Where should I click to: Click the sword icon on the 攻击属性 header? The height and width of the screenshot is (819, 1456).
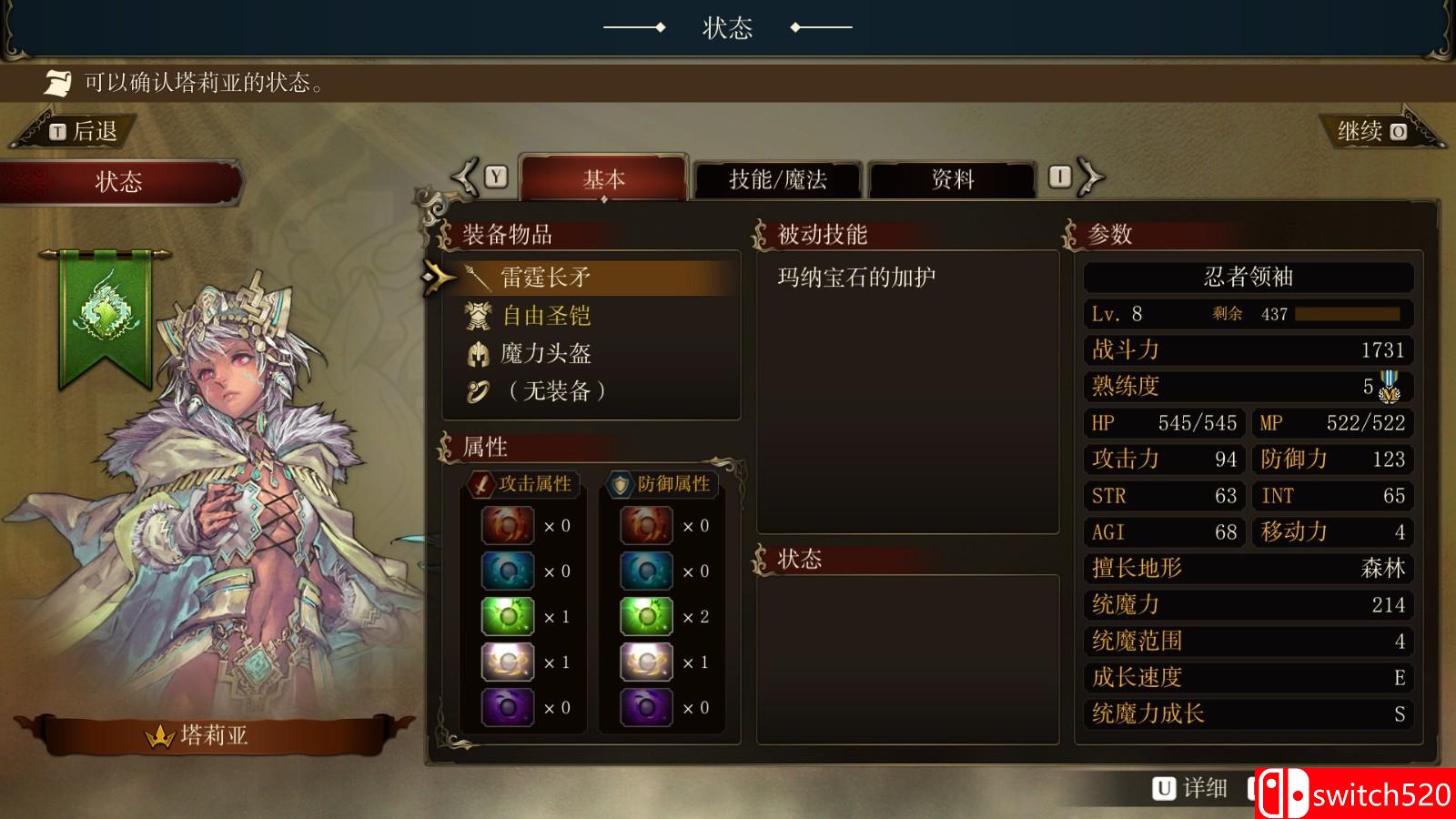[480, 485]
